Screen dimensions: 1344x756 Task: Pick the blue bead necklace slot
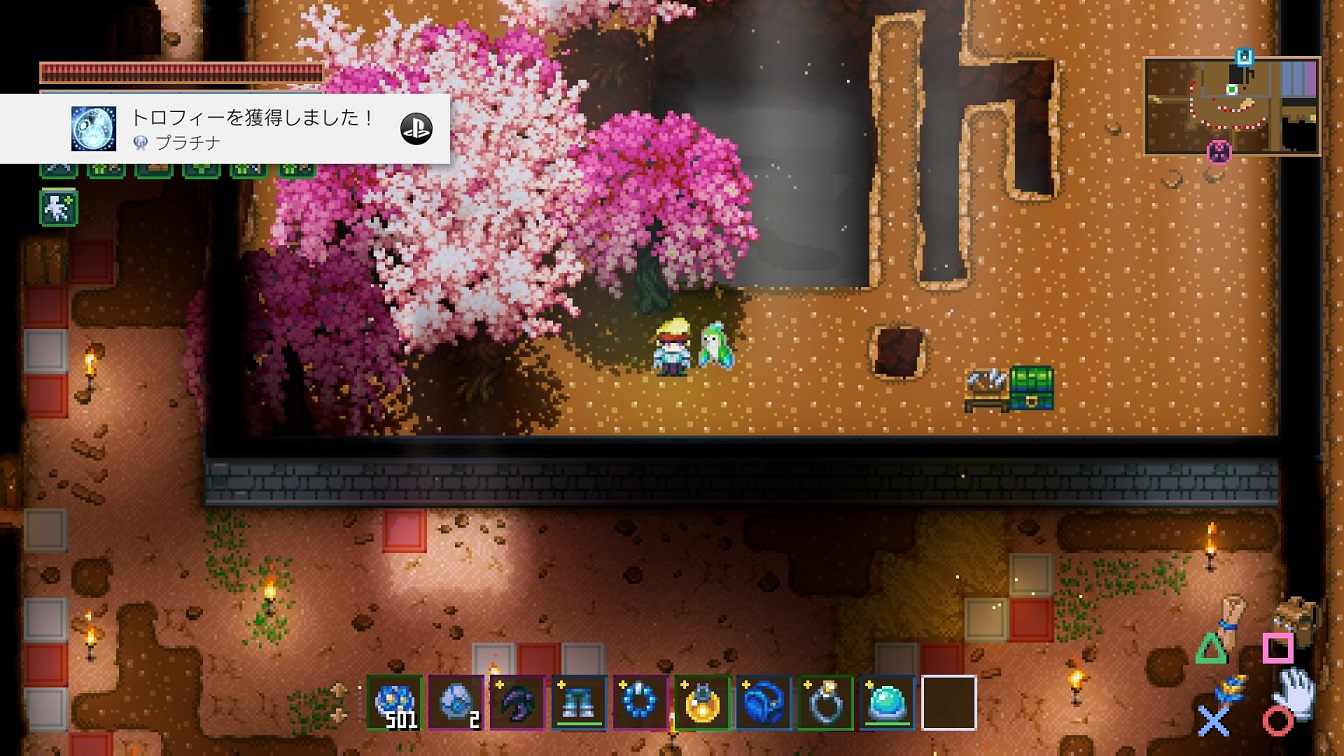pos(640,703)
